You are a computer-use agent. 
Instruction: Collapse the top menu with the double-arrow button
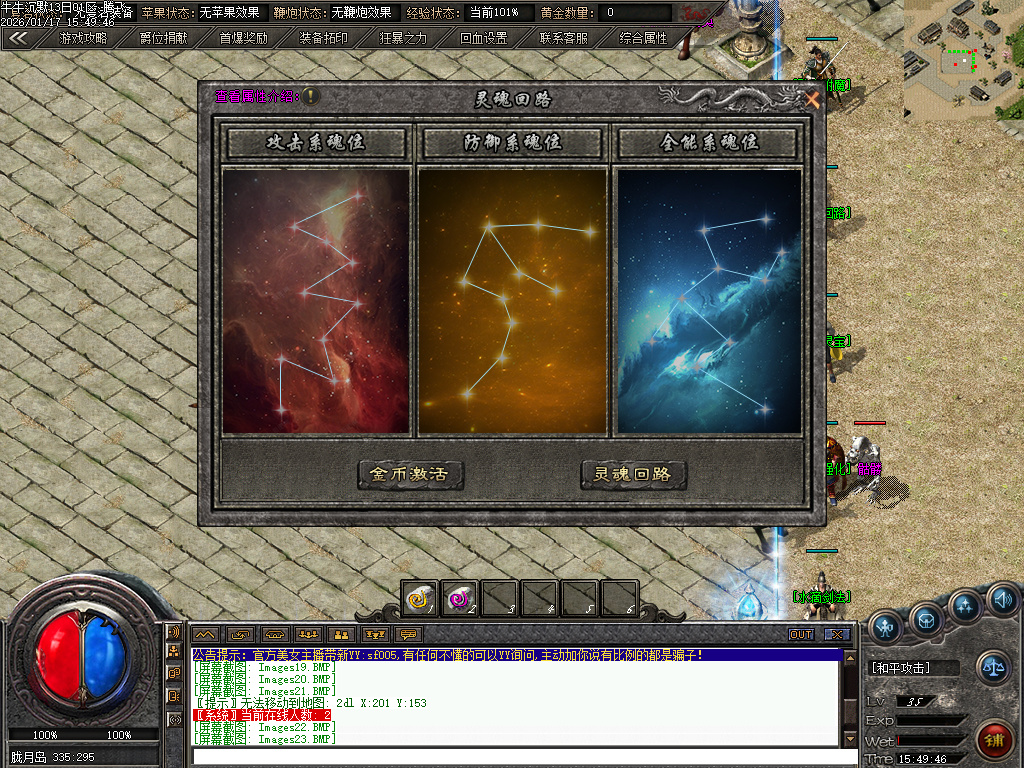(18, 38)
